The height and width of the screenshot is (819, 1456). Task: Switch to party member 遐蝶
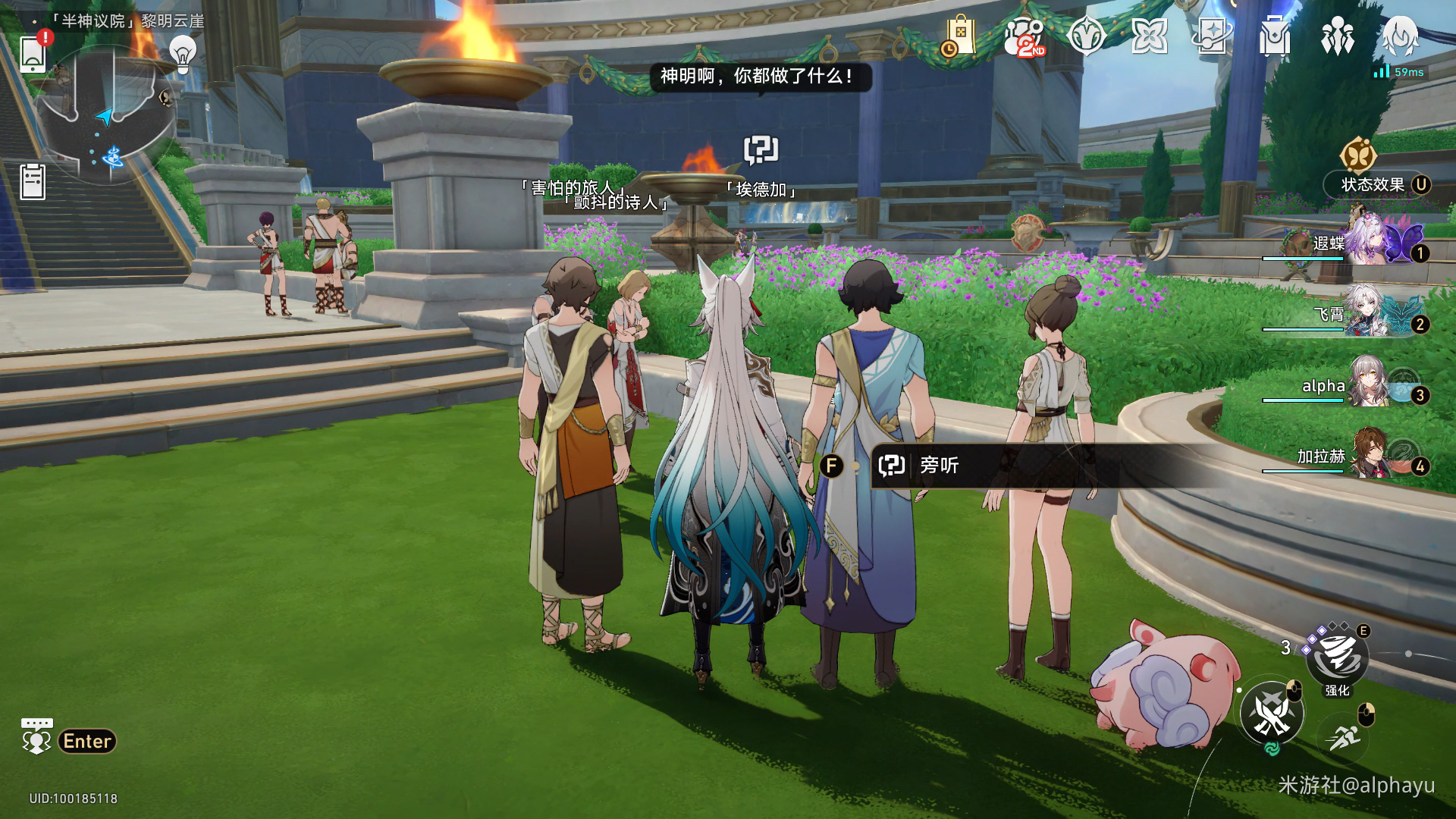pos(1365,243)
